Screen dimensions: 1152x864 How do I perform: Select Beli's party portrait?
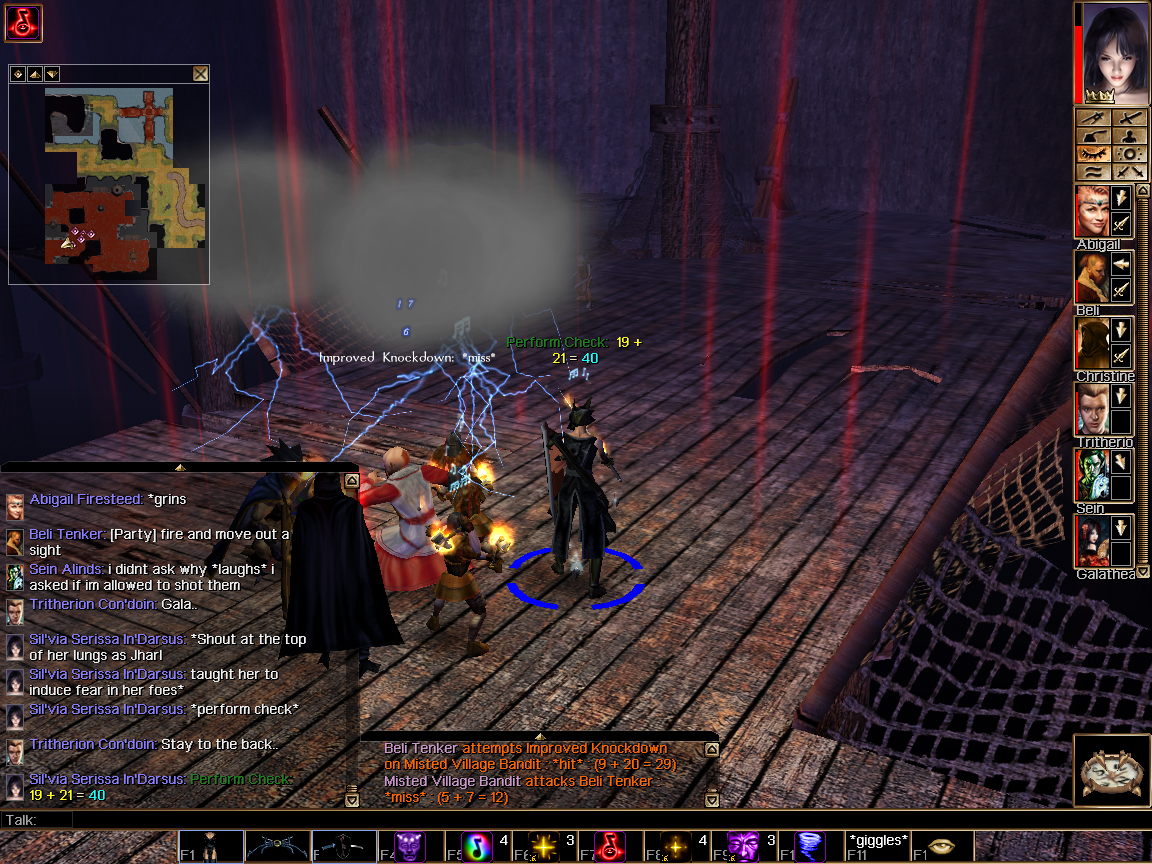1093,277
